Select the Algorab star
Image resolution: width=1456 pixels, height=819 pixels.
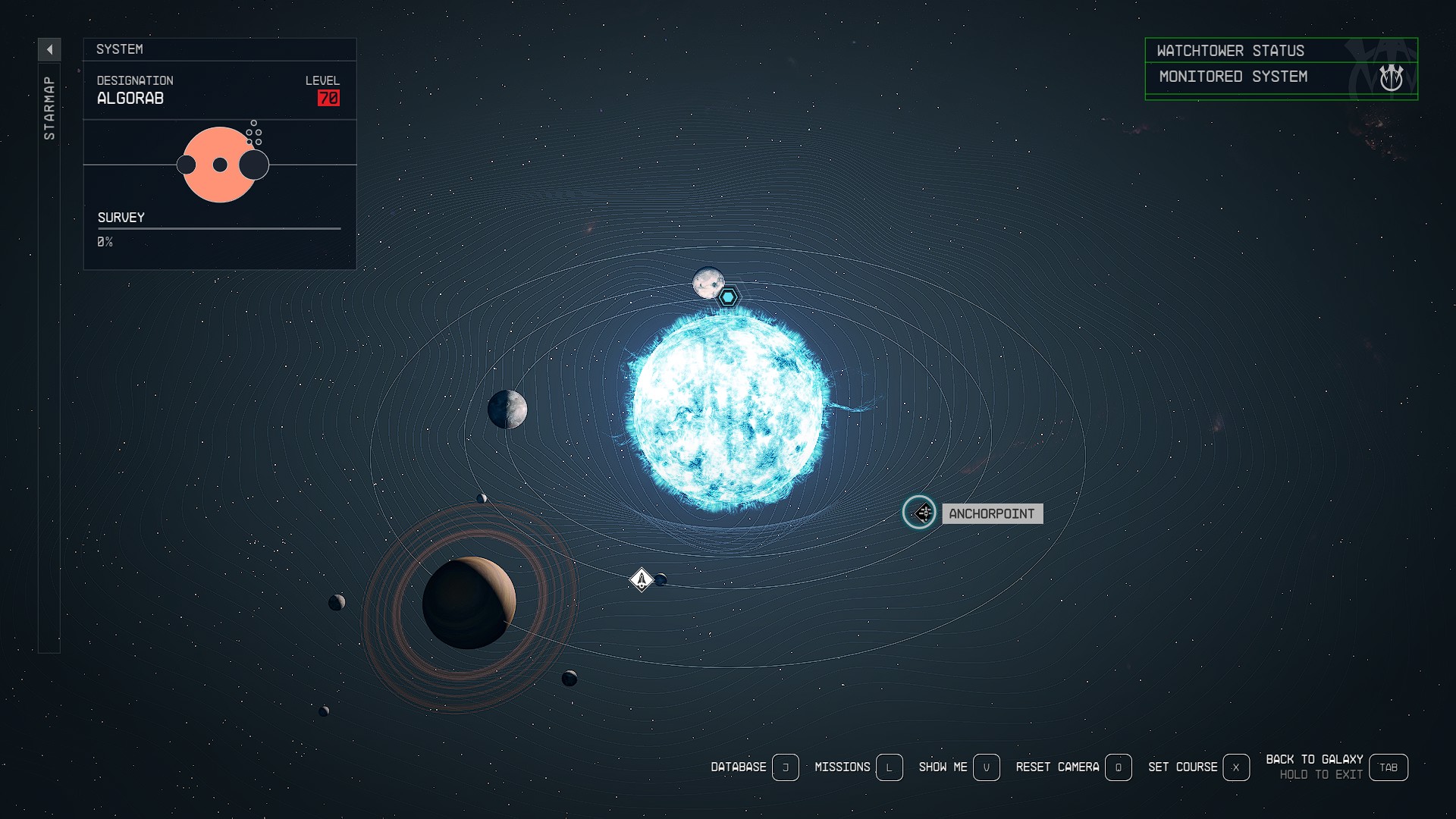[728, 409]
